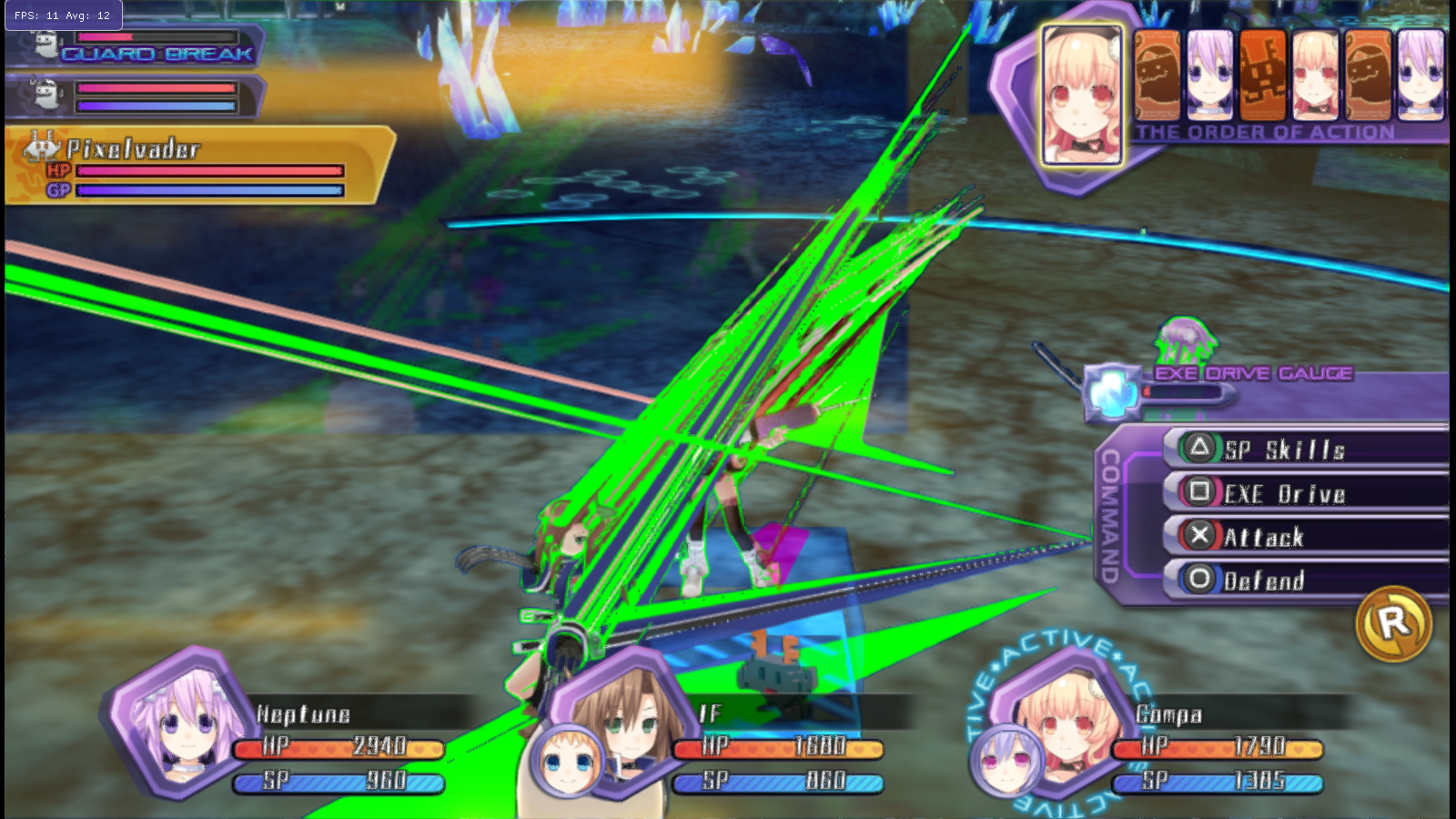Open the EXE Drive command option

click(1286, 492)
